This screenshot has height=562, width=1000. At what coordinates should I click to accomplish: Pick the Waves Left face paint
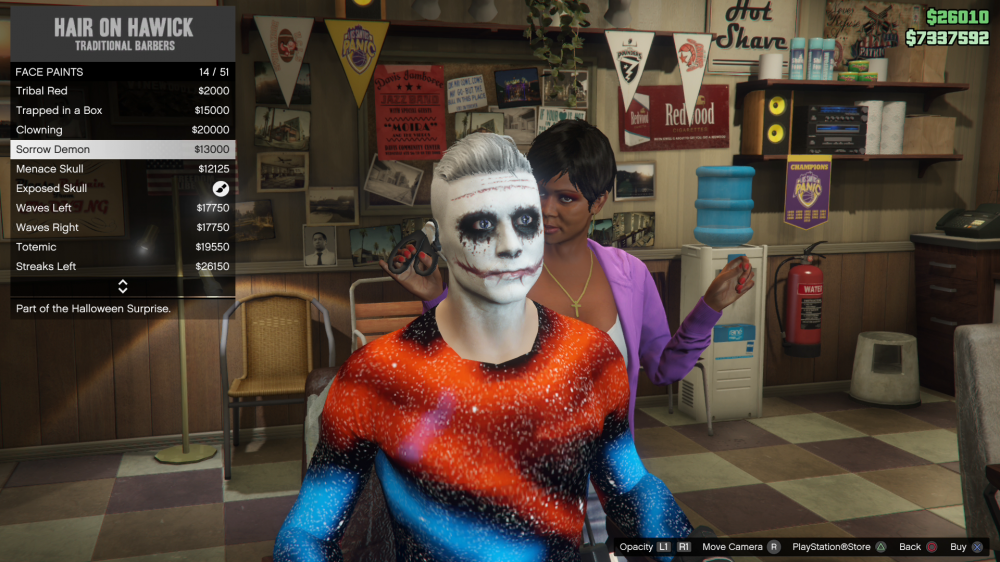pyautogui.click(x=122, y=208)
